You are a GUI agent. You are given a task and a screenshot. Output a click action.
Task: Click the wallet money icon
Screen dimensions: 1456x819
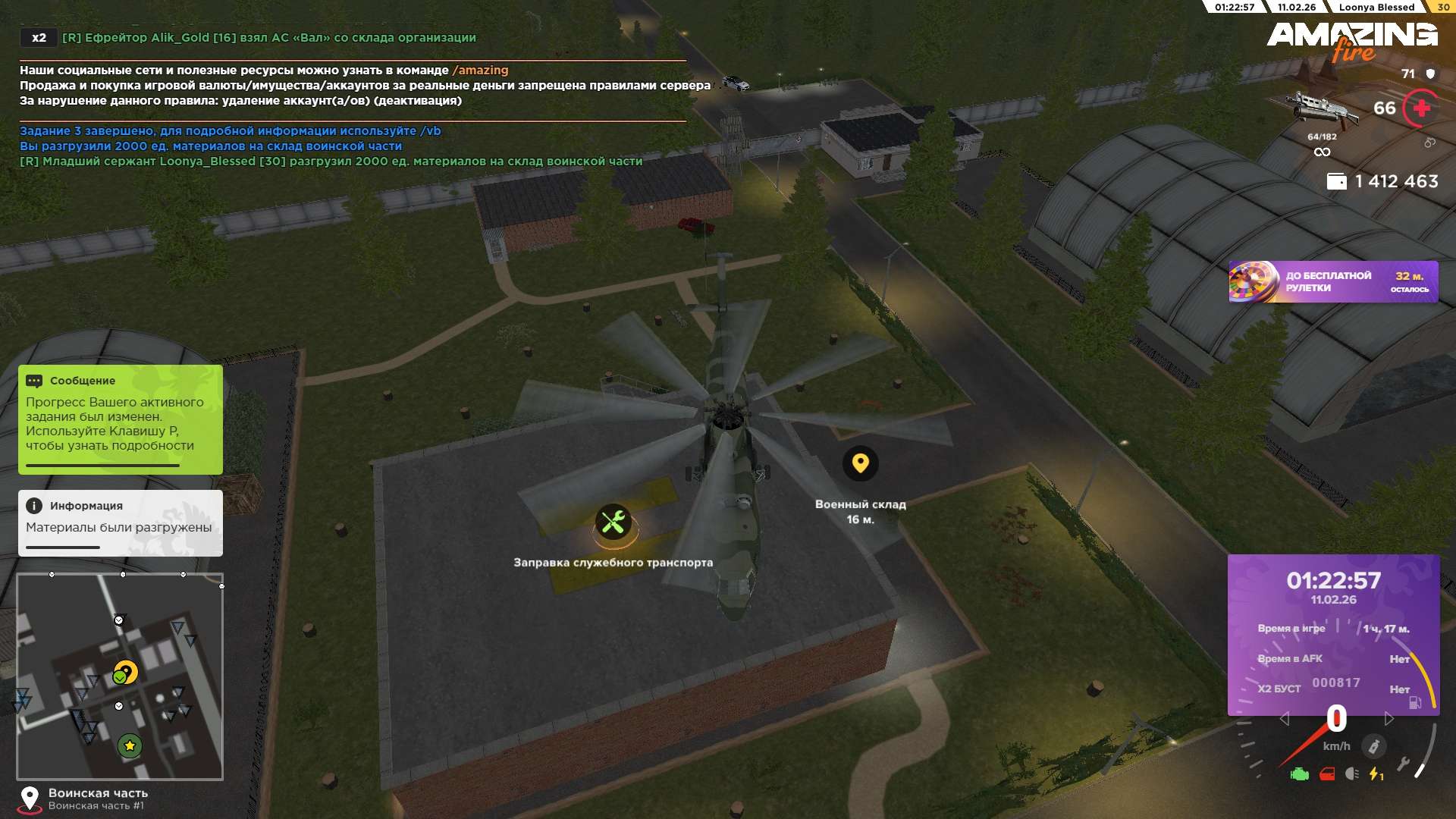click(1336, 182)
